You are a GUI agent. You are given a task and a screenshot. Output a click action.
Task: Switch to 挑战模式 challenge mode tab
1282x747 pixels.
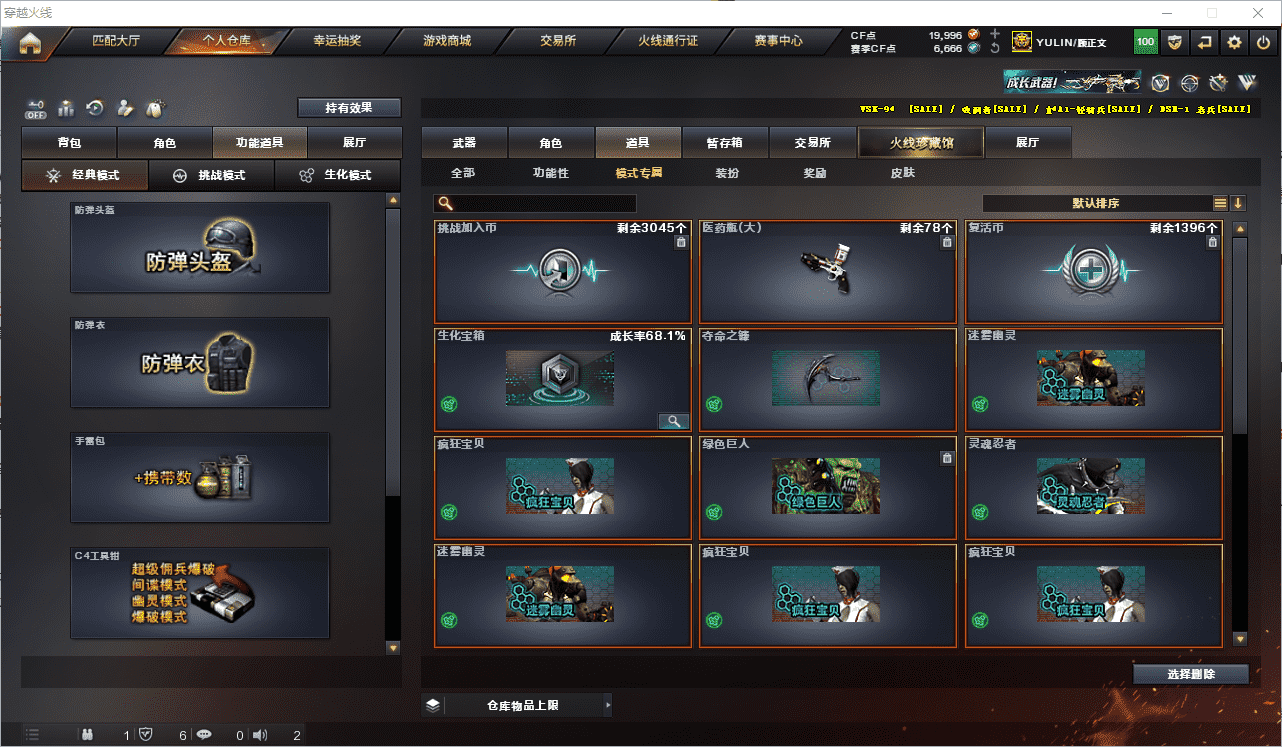click(211, 175)
